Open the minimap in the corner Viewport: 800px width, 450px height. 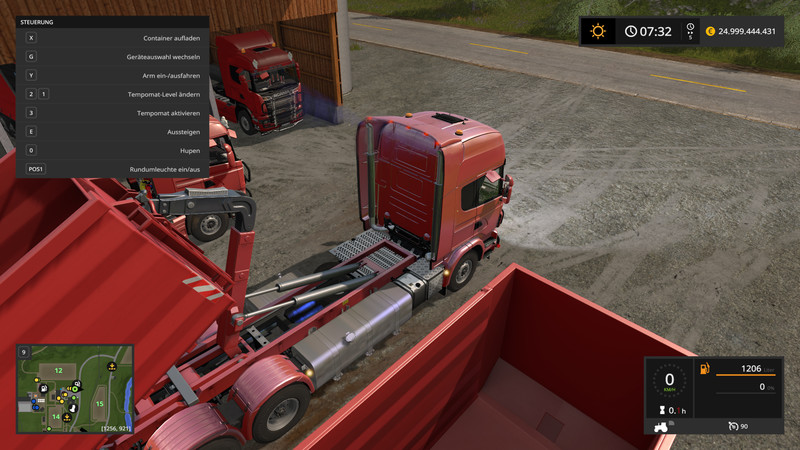[75, 390]
